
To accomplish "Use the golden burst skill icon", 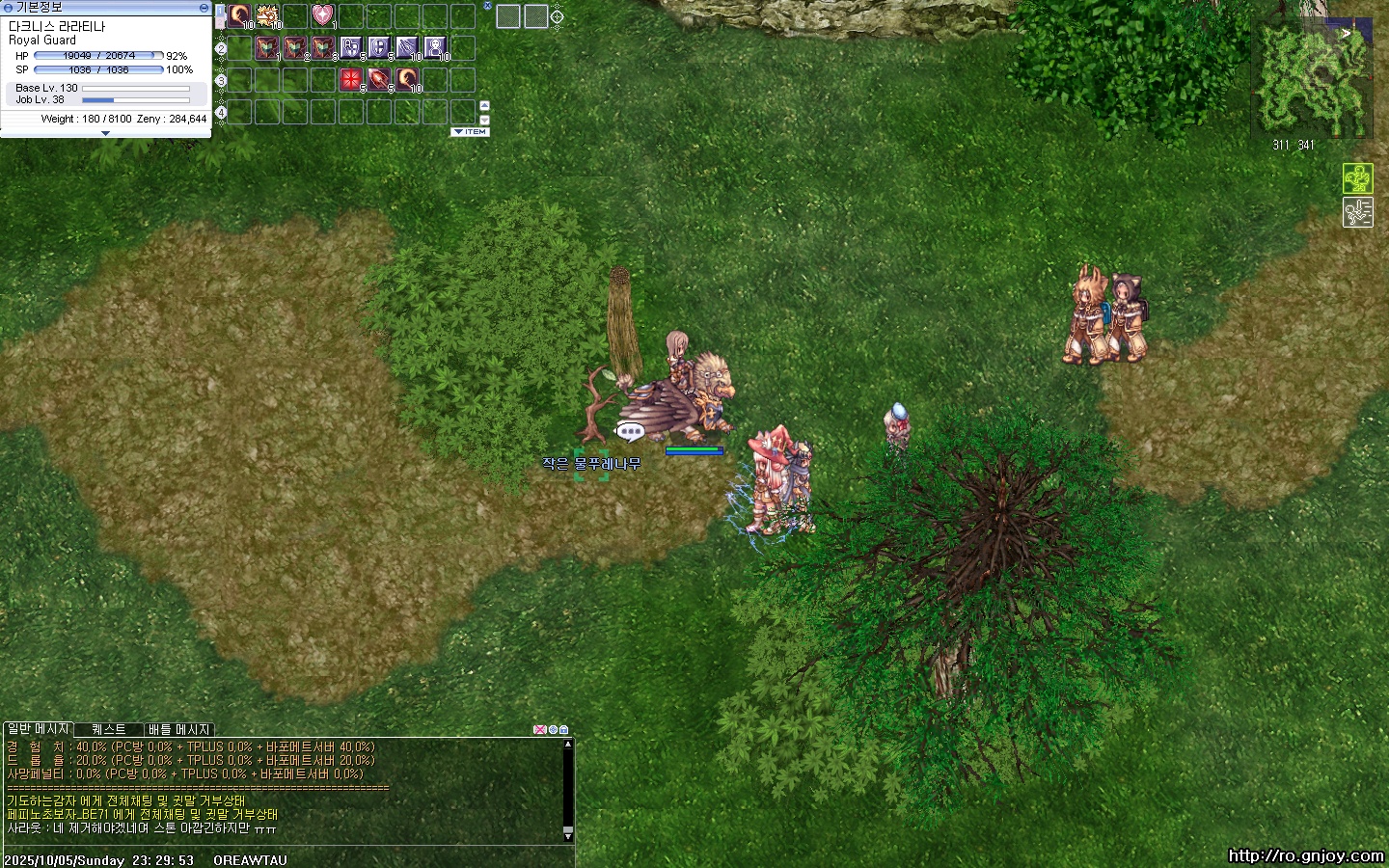I will pos(267,15).
